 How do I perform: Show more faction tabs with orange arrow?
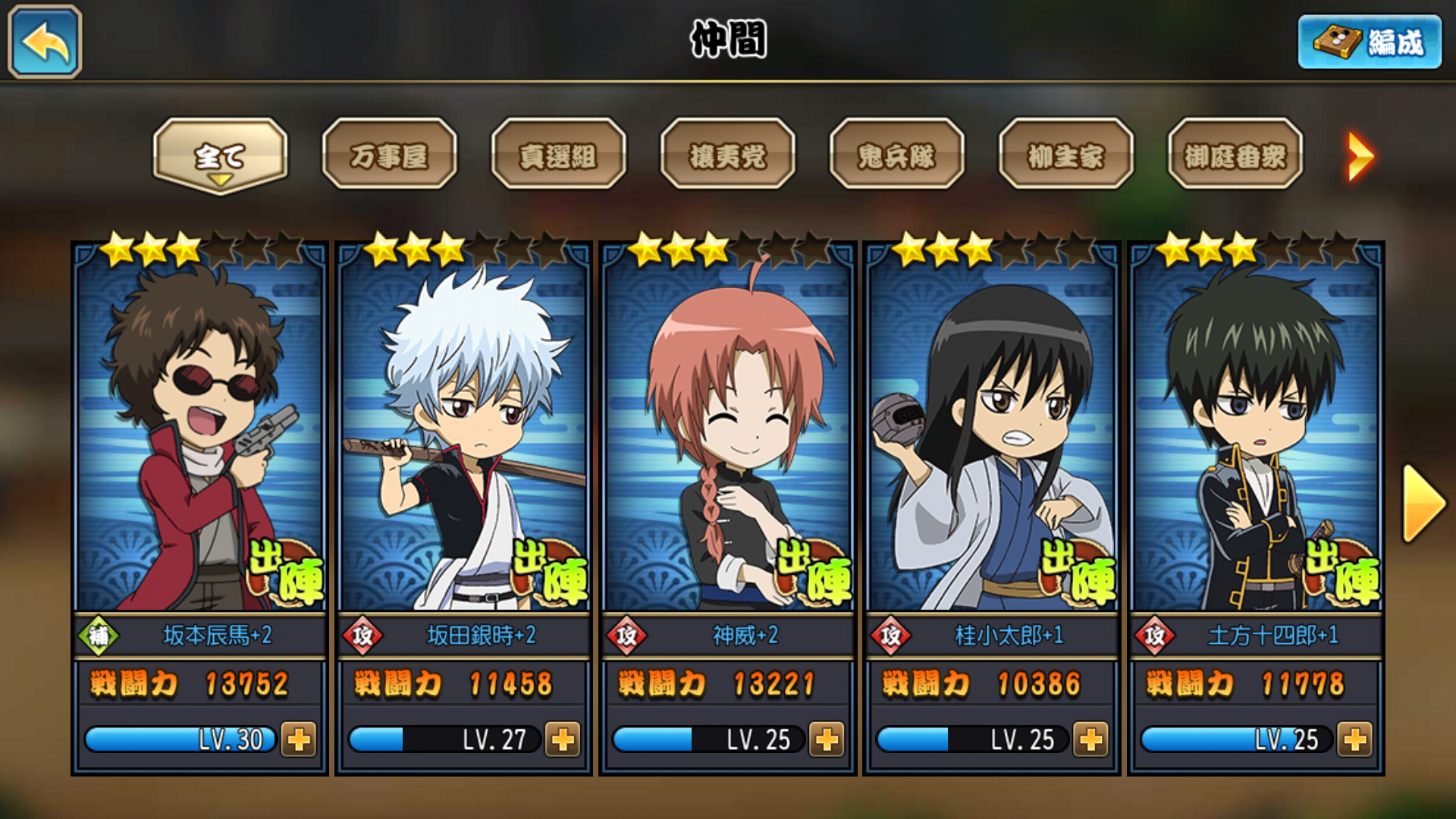(1360, 156)
